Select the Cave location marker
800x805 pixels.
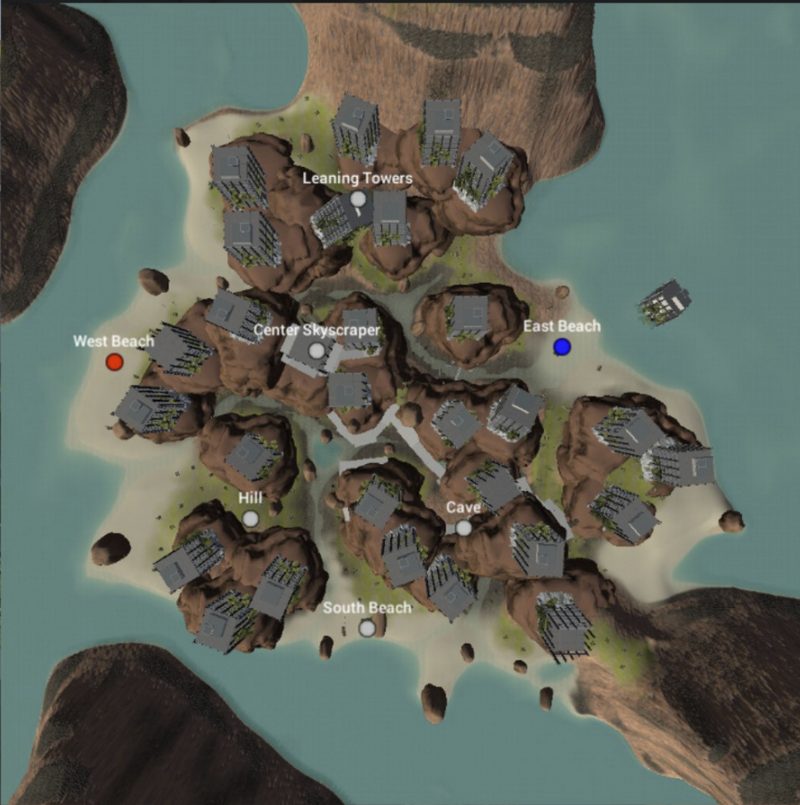[x=463, y=527]
